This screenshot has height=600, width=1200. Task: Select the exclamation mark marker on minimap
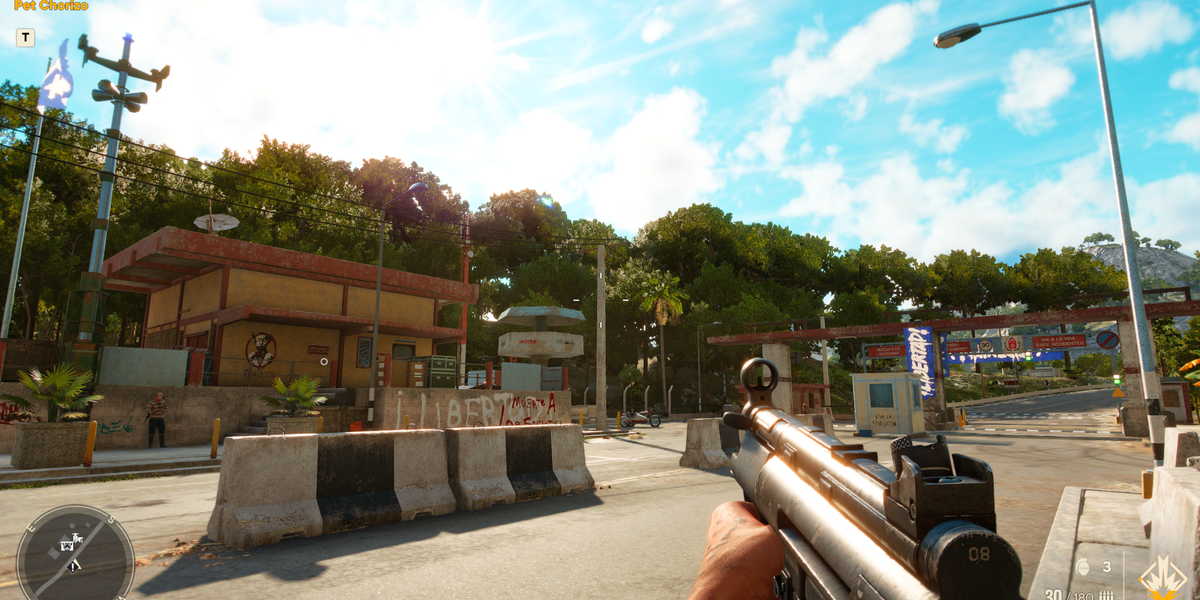point(74,566)
